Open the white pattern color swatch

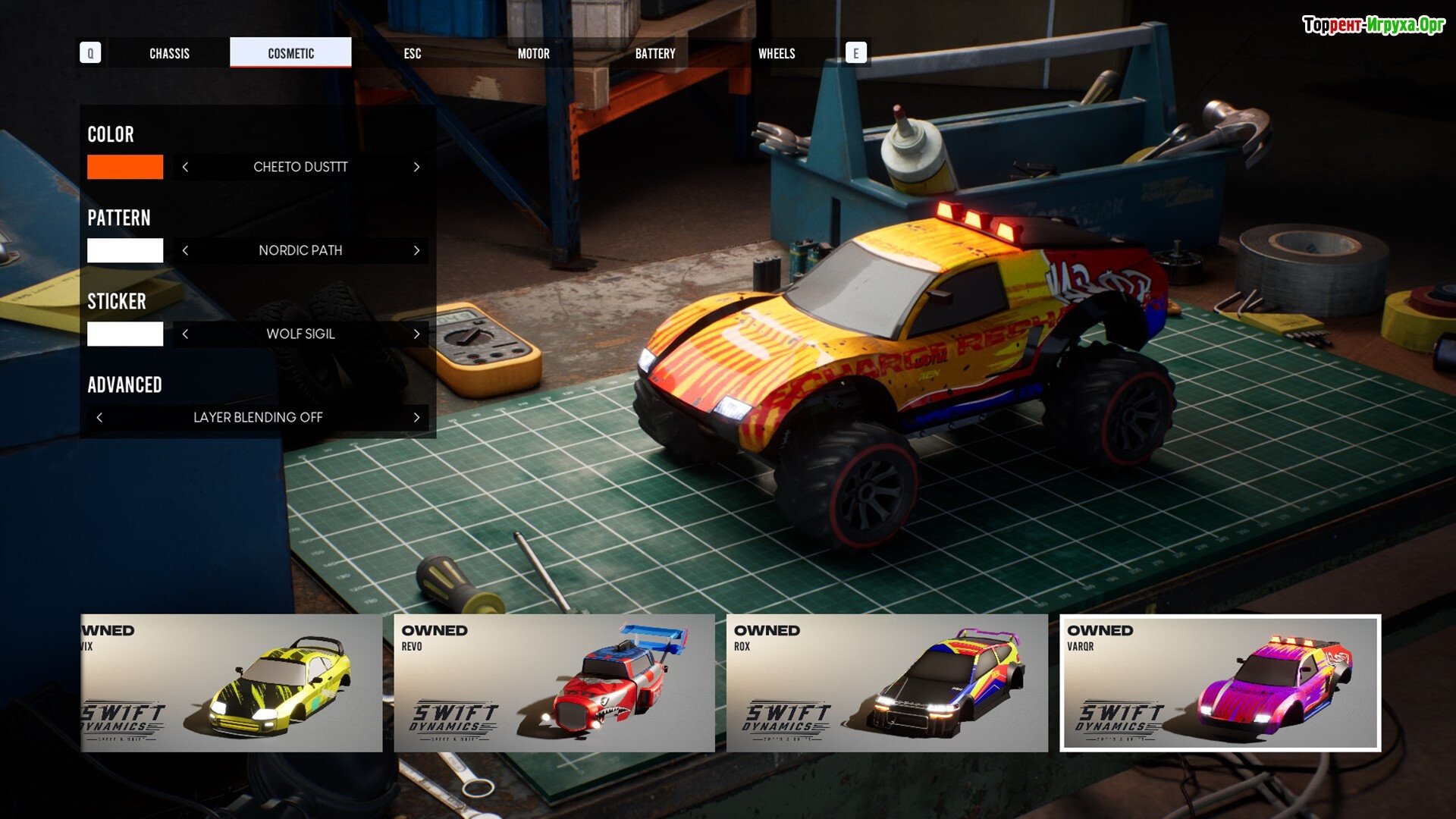click(125, 250)
